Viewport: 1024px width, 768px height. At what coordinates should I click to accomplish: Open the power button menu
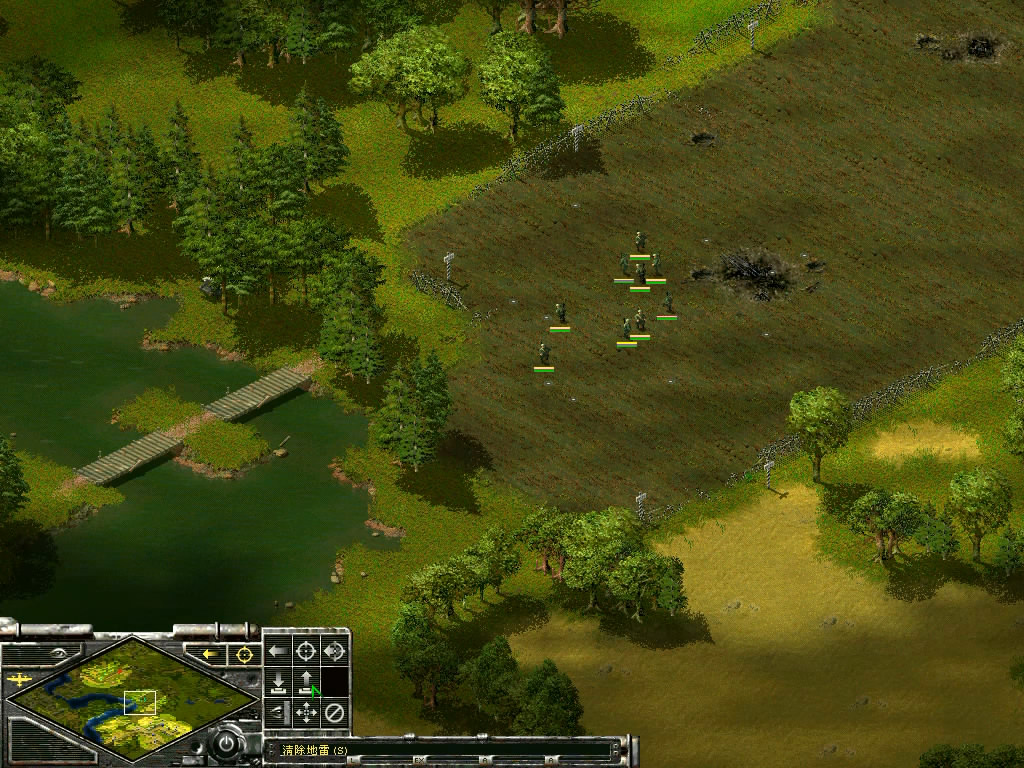pos(228,745)
